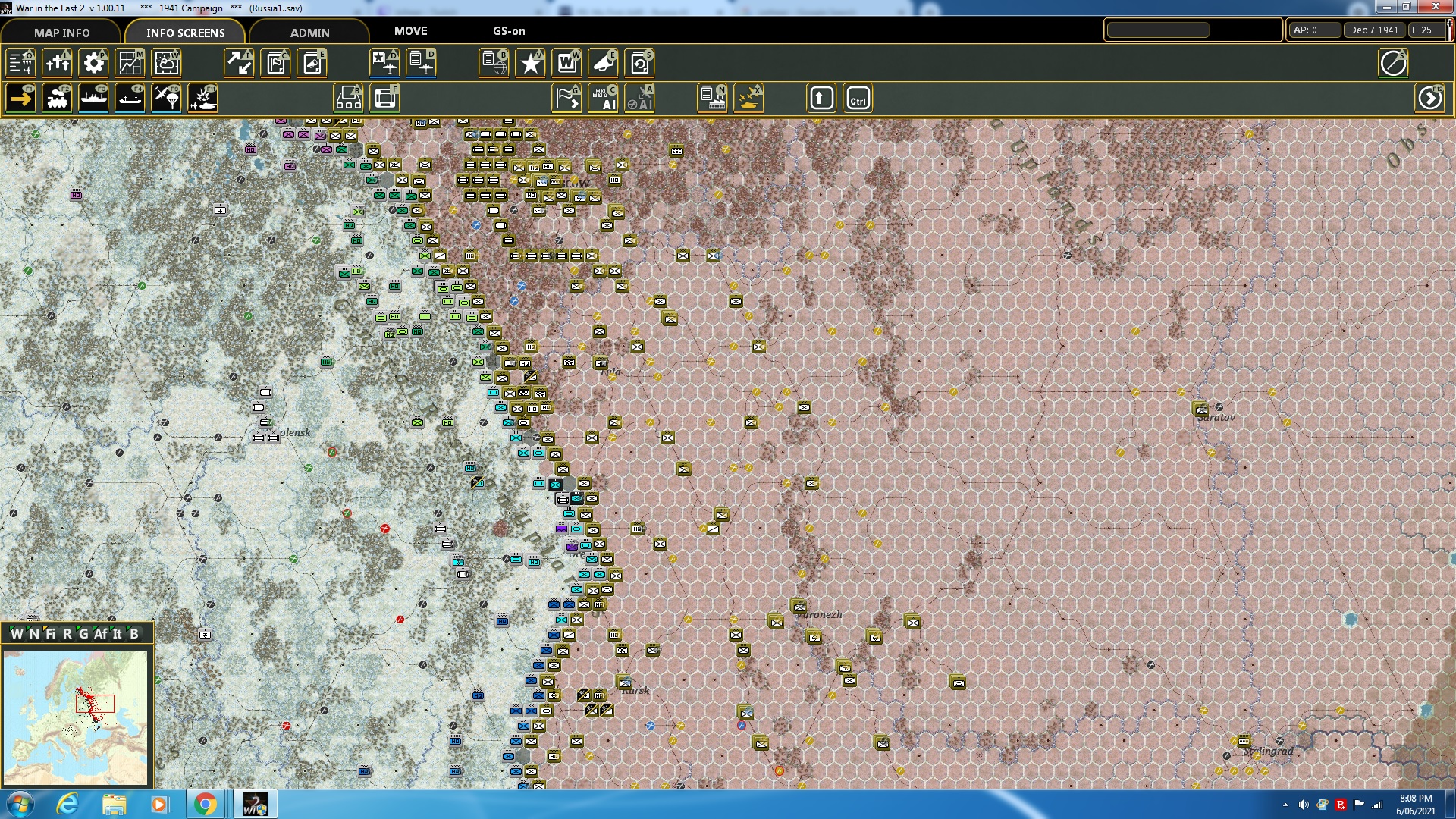Show the victory screen star icon
The height and width of the screenshot is (819, 1456).
(530, 63)
